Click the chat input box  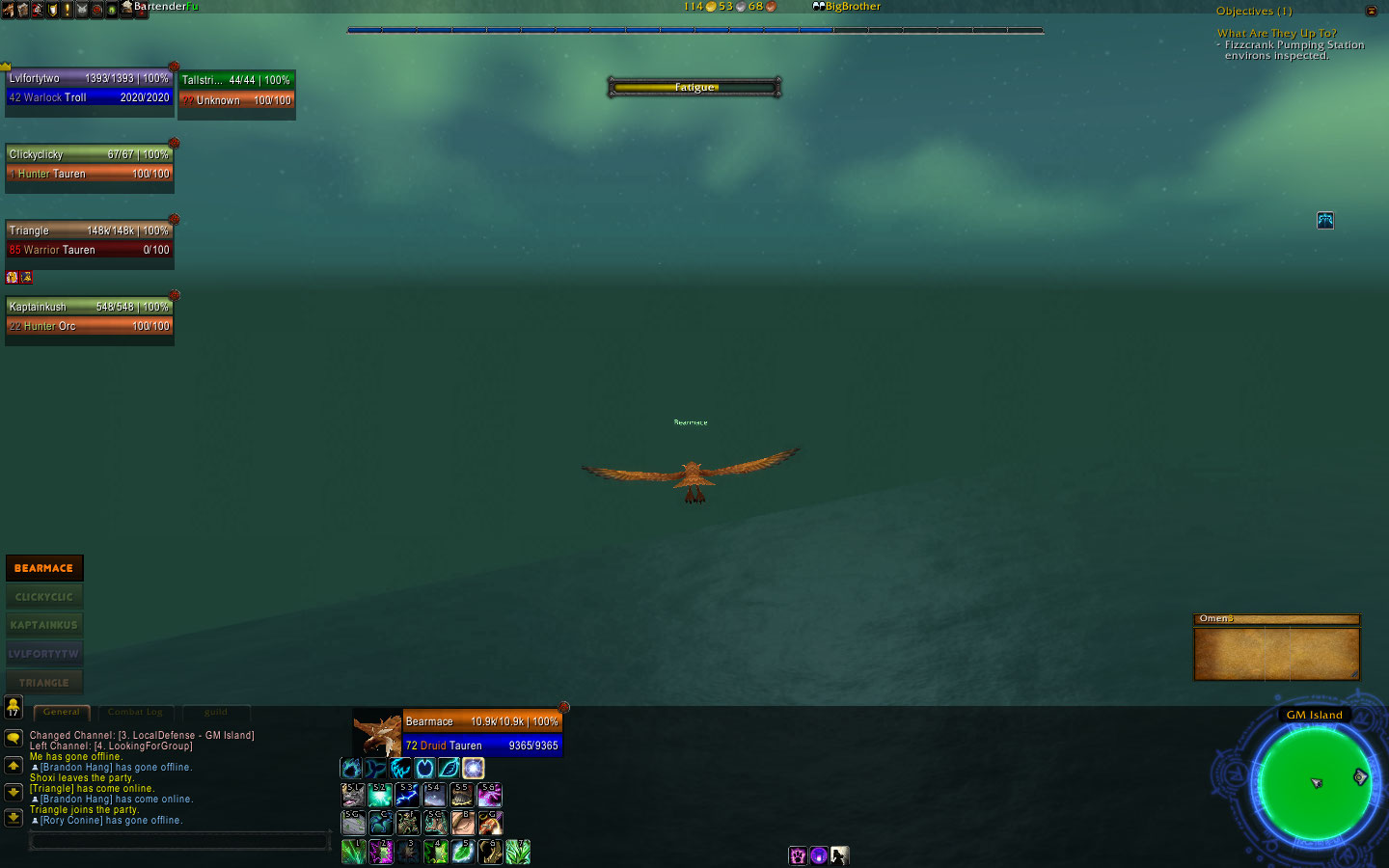(178, 841)
